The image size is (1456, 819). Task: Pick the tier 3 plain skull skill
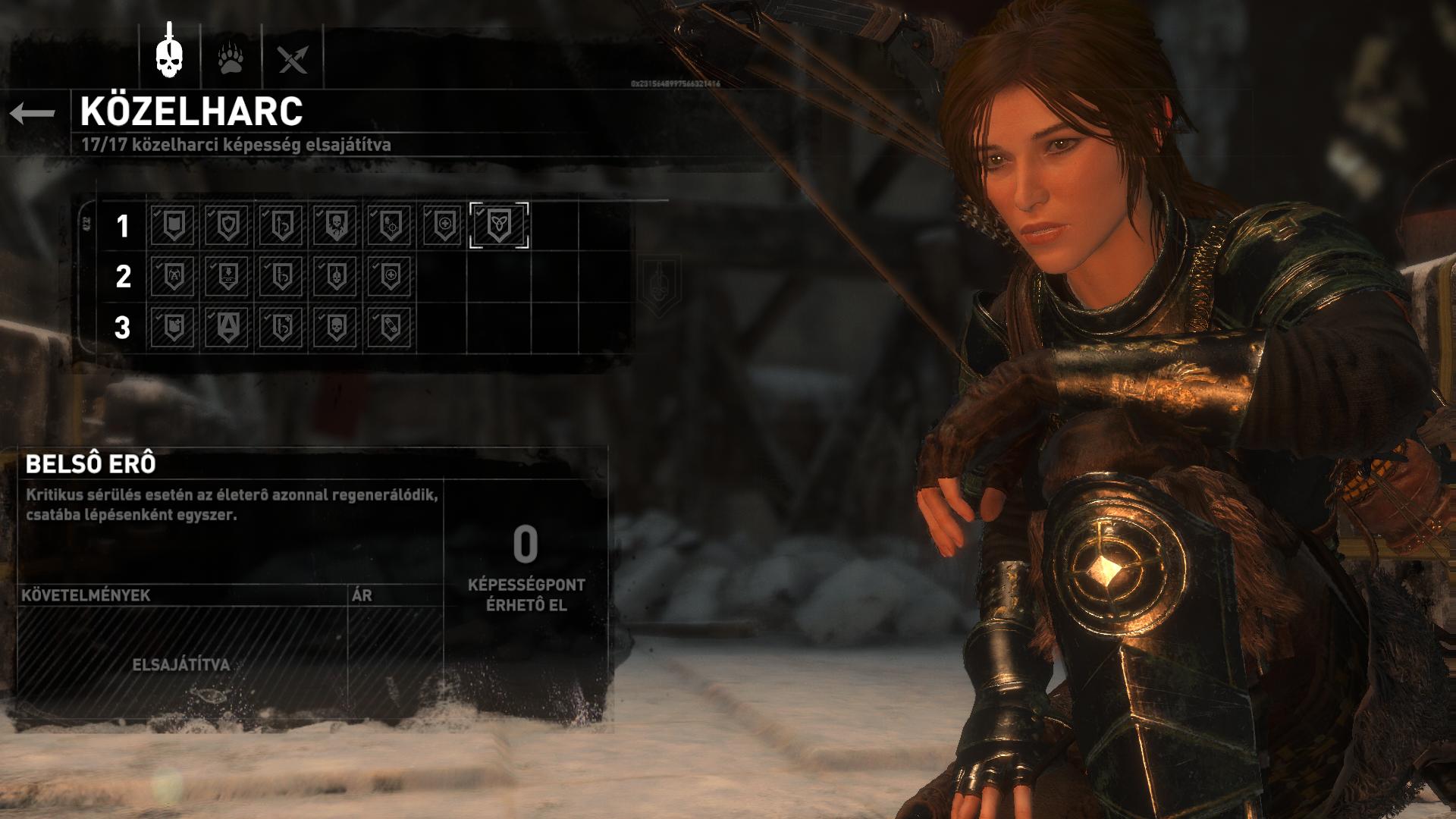335,328
